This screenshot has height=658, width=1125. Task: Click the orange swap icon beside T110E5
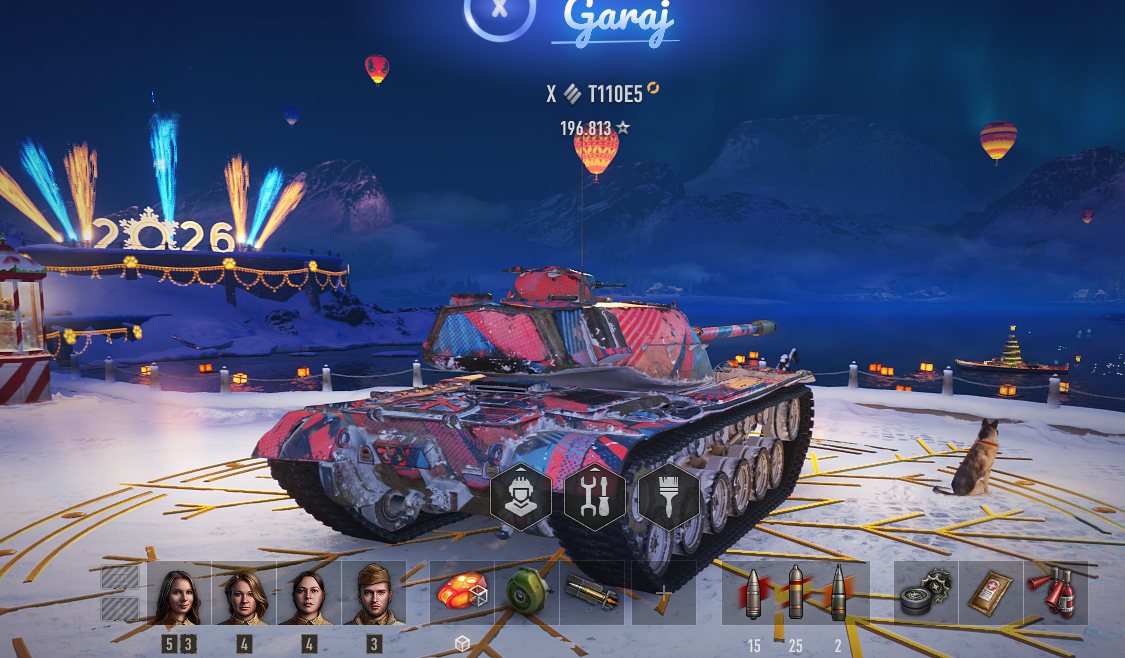[653, 89]
